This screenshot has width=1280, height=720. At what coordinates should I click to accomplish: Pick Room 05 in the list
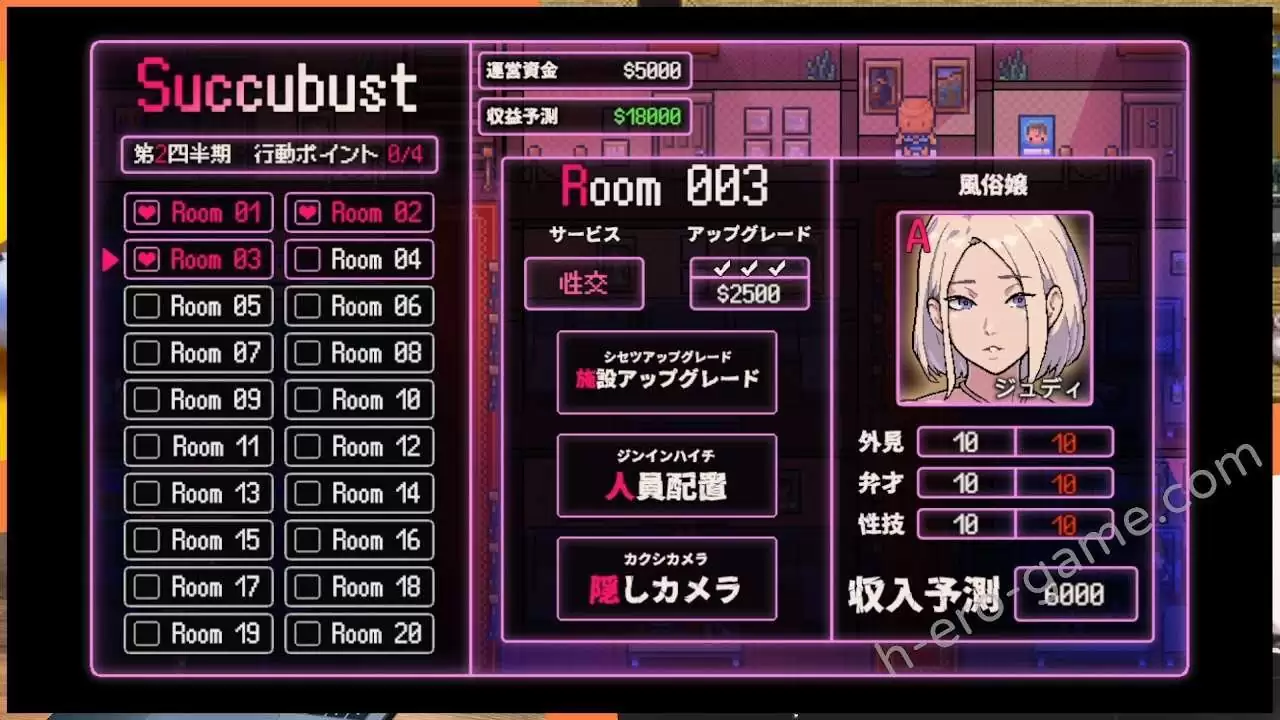[198, 306]
